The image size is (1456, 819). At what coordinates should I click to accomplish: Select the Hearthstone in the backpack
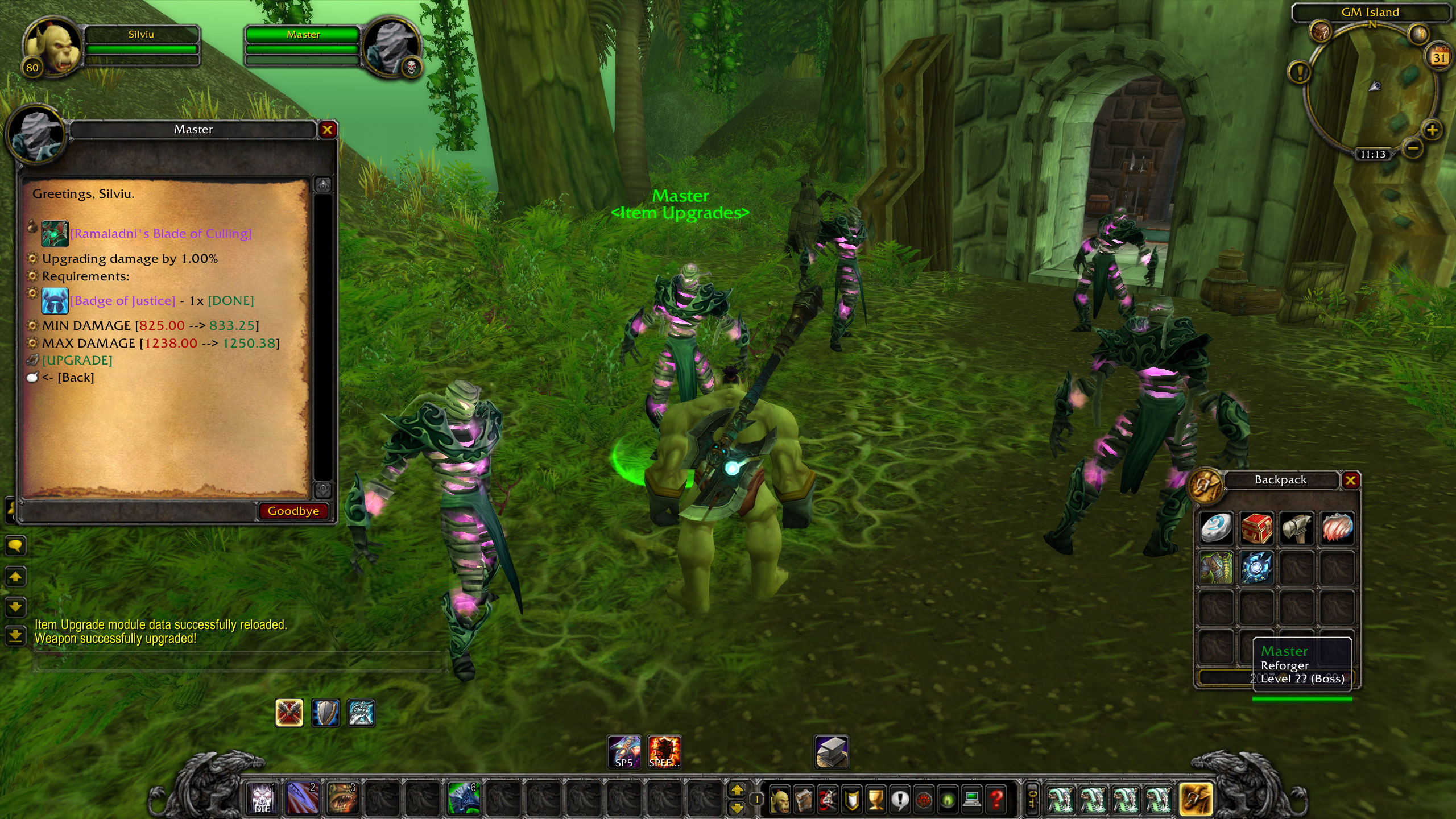[x=1216, y=528]
